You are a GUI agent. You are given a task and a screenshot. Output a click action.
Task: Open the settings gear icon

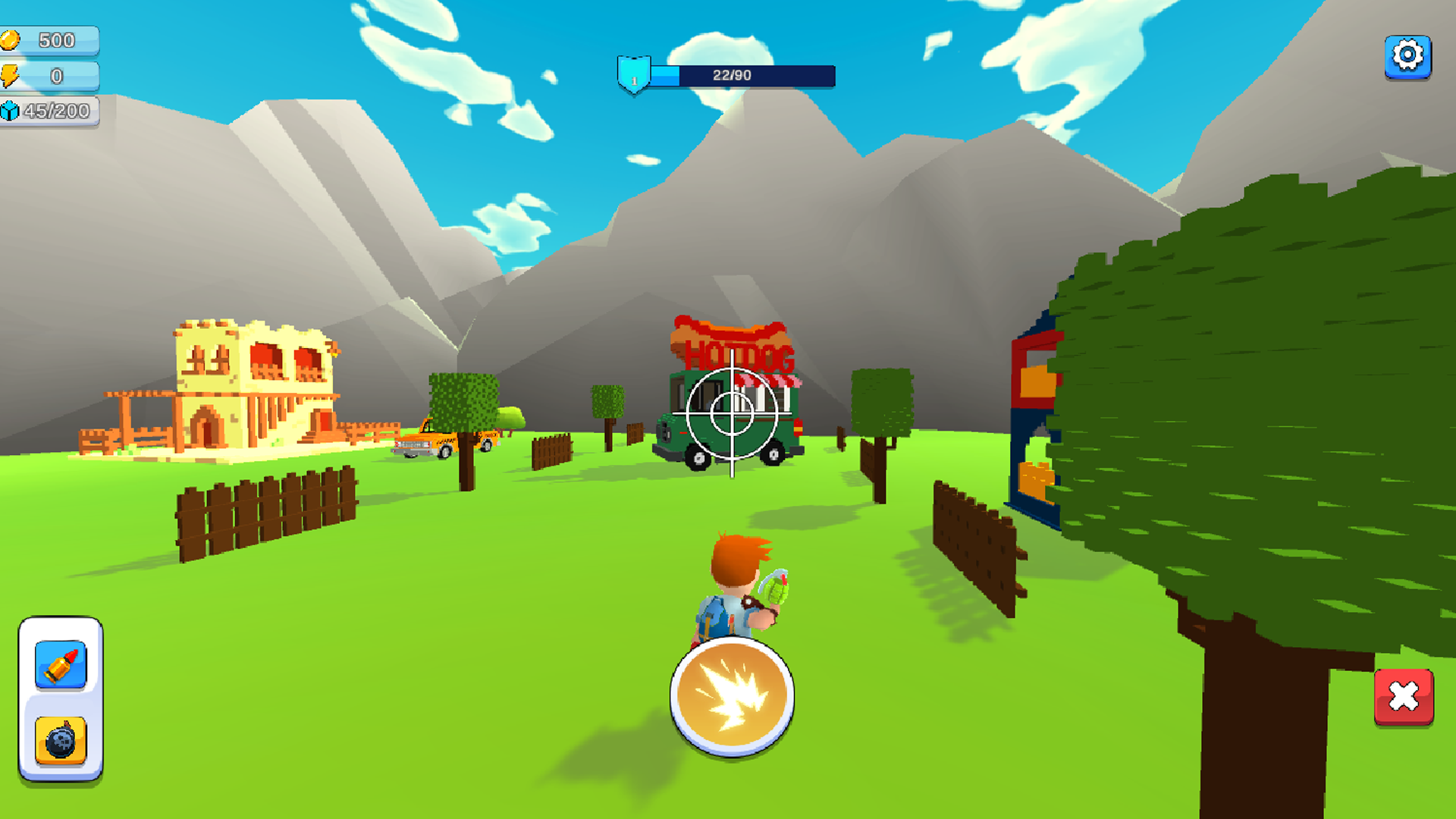point(1407,55)
